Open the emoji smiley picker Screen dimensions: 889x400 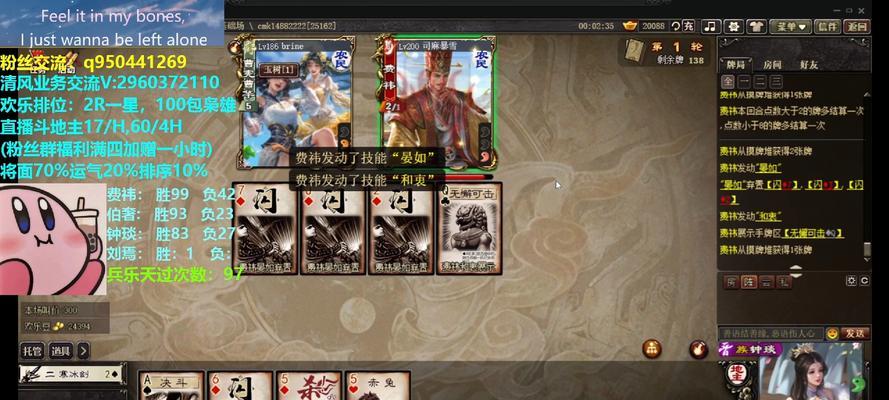coord(832,333)
